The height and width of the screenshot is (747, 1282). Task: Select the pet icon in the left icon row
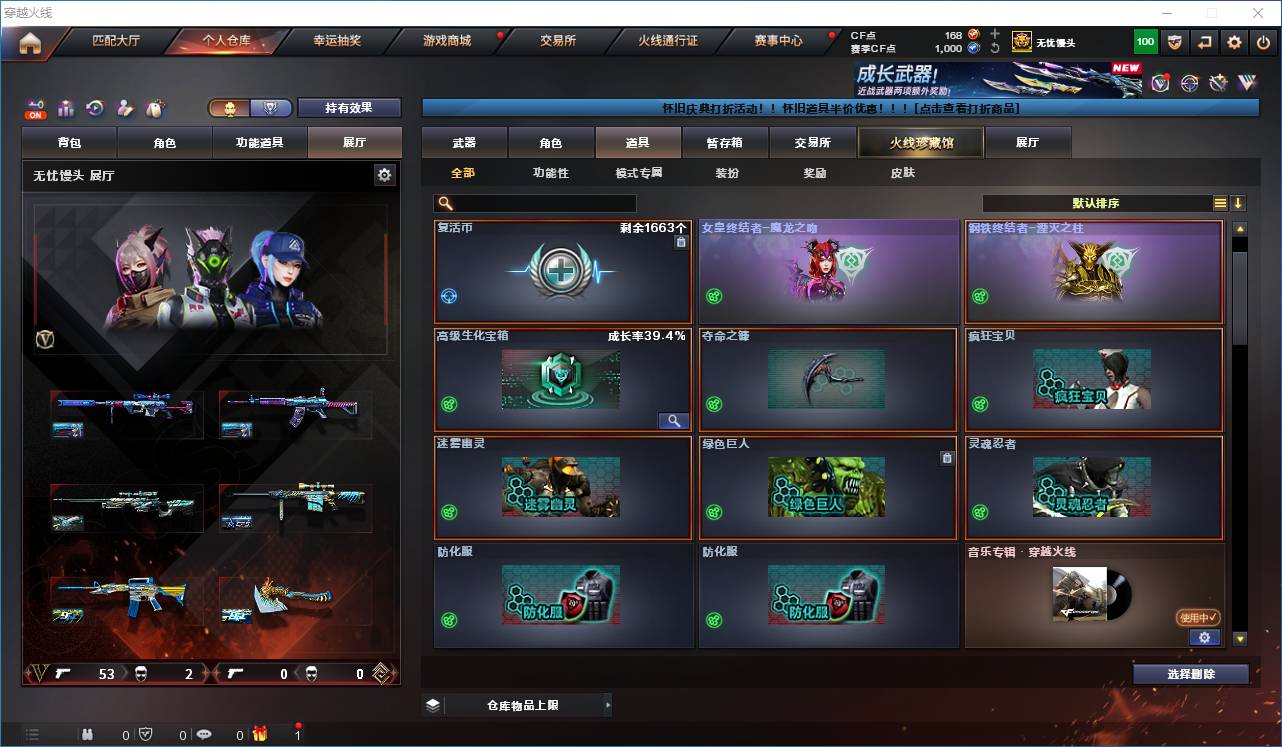153,106
